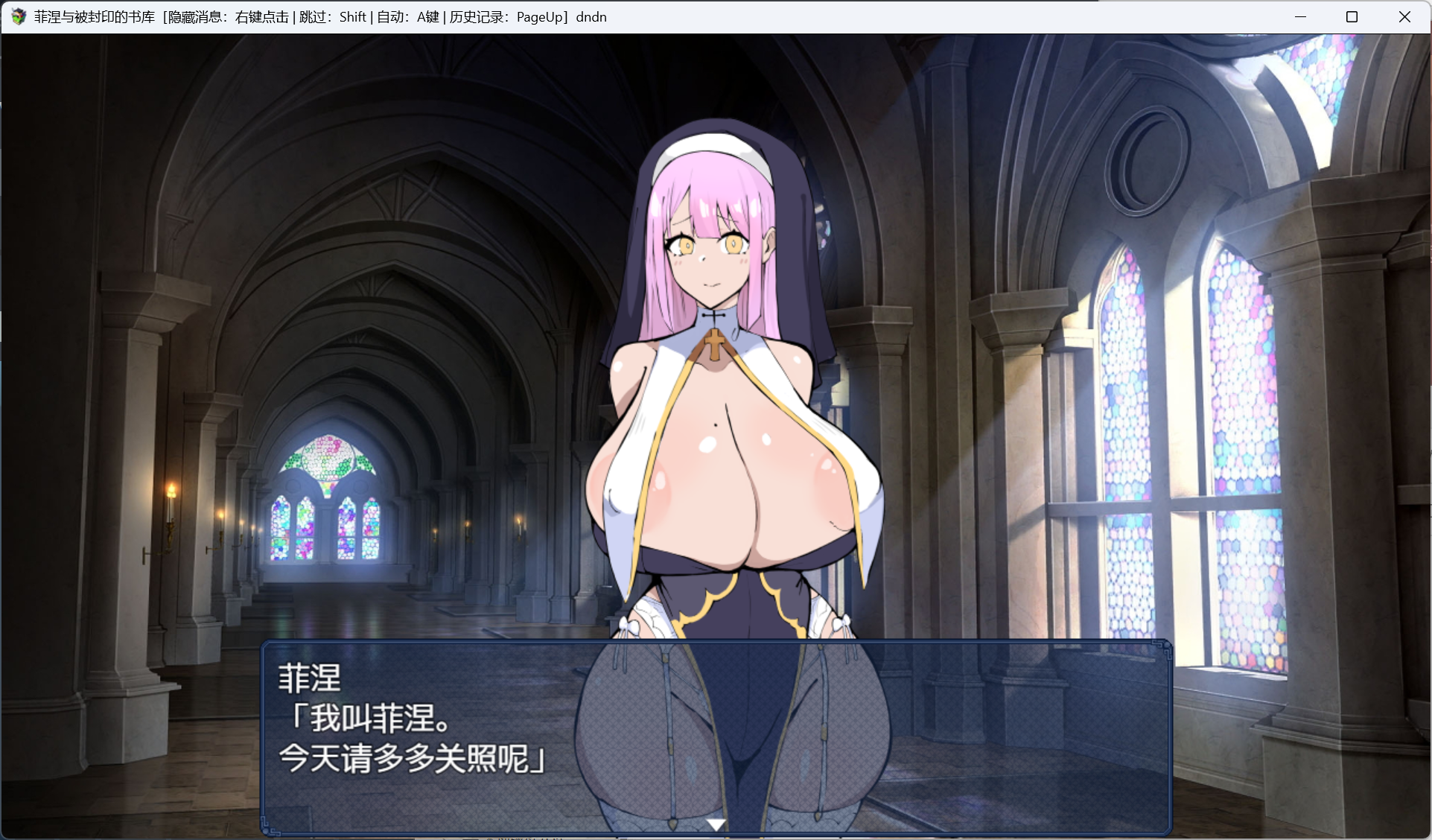Advance dialogue via the white continue arrow
1432x840 pixels.
pyautogui.click(x=716, y=824)
